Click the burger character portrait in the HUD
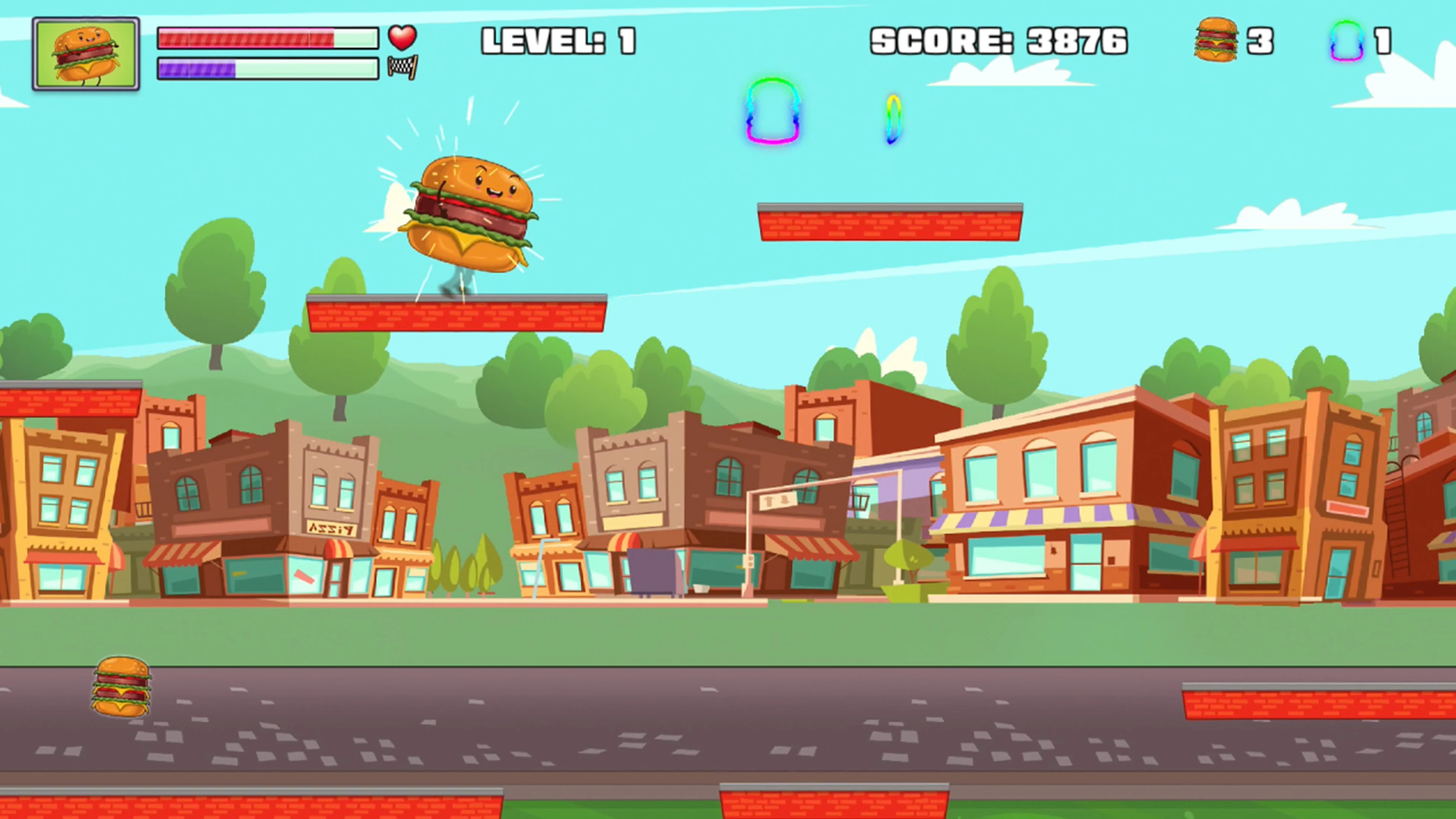Screen dimensions: 1456x819 pyautogui.click(x=86, y=54)
